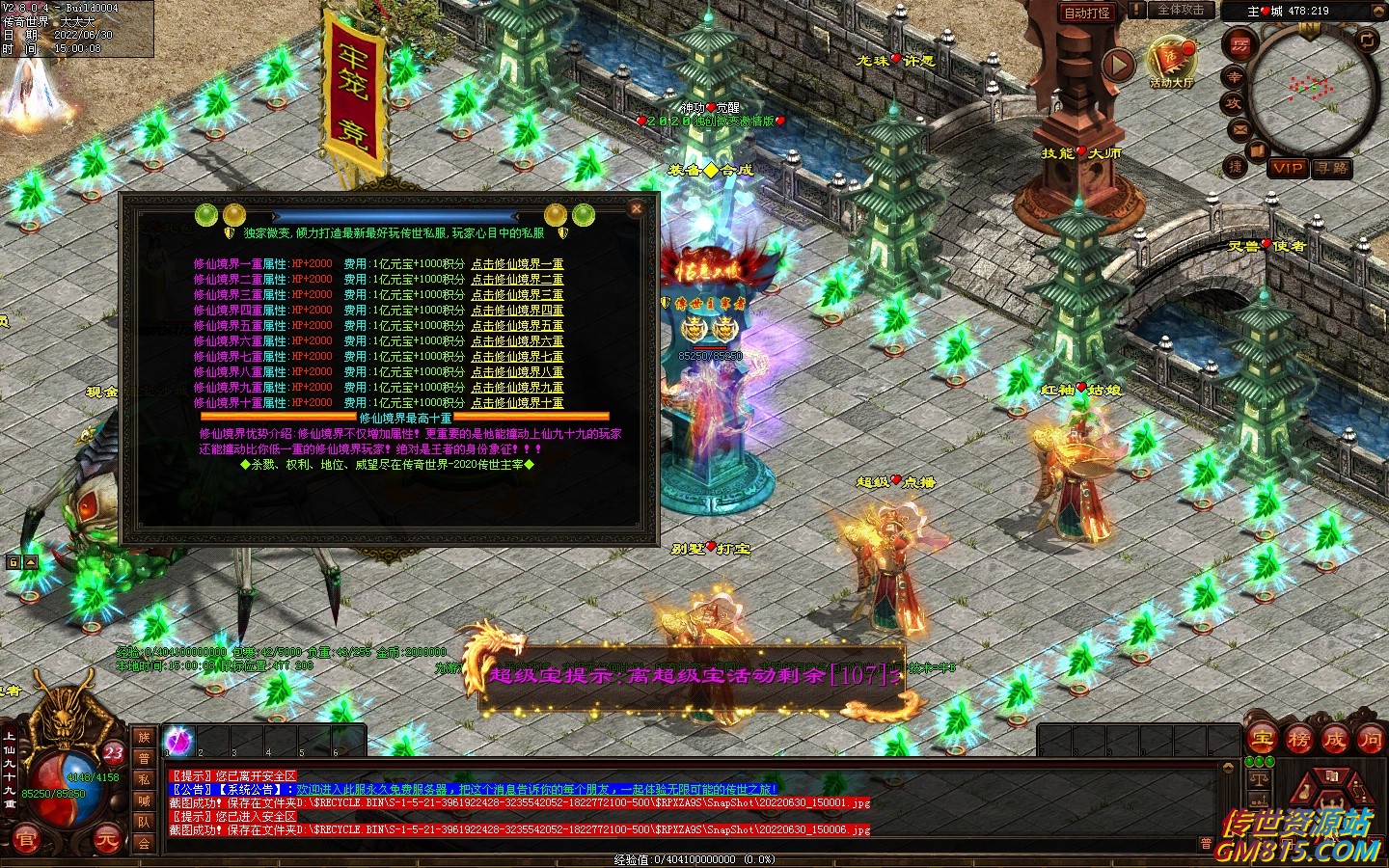The height and width of the screenshot is (868, 1389).
Task: Open the 活动大厅 activity hall icon
Action: [x=1171, y=60]
